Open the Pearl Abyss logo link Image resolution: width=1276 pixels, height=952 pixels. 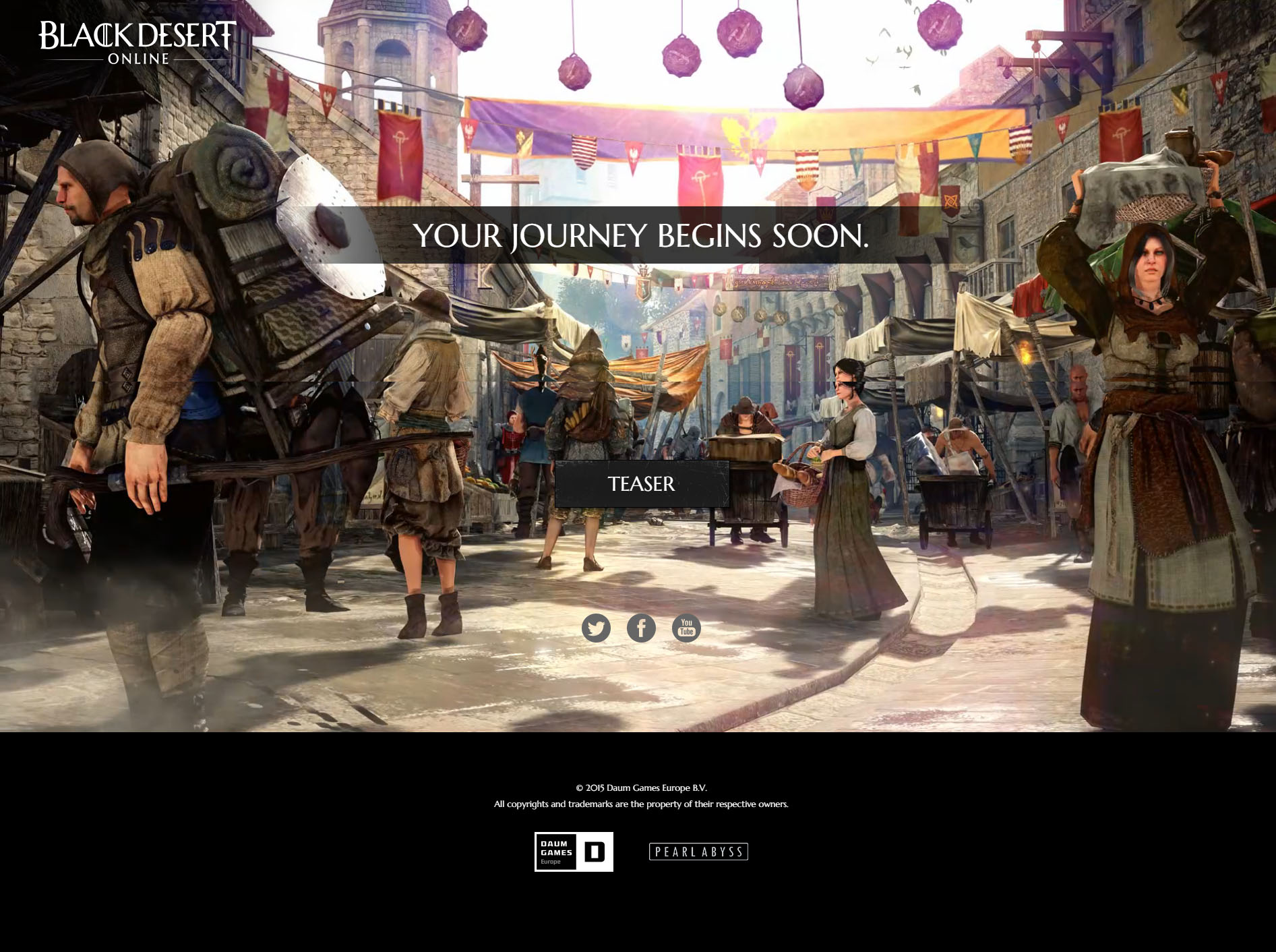coord(698,852)
